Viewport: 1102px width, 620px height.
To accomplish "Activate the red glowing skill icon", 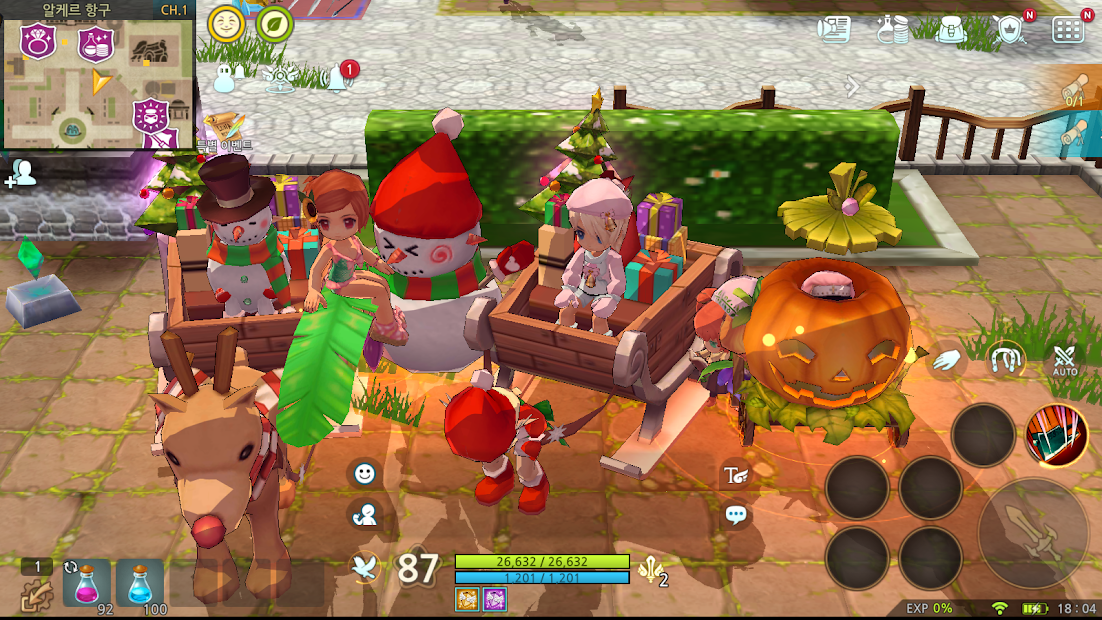I will [x=1056, y=435].
